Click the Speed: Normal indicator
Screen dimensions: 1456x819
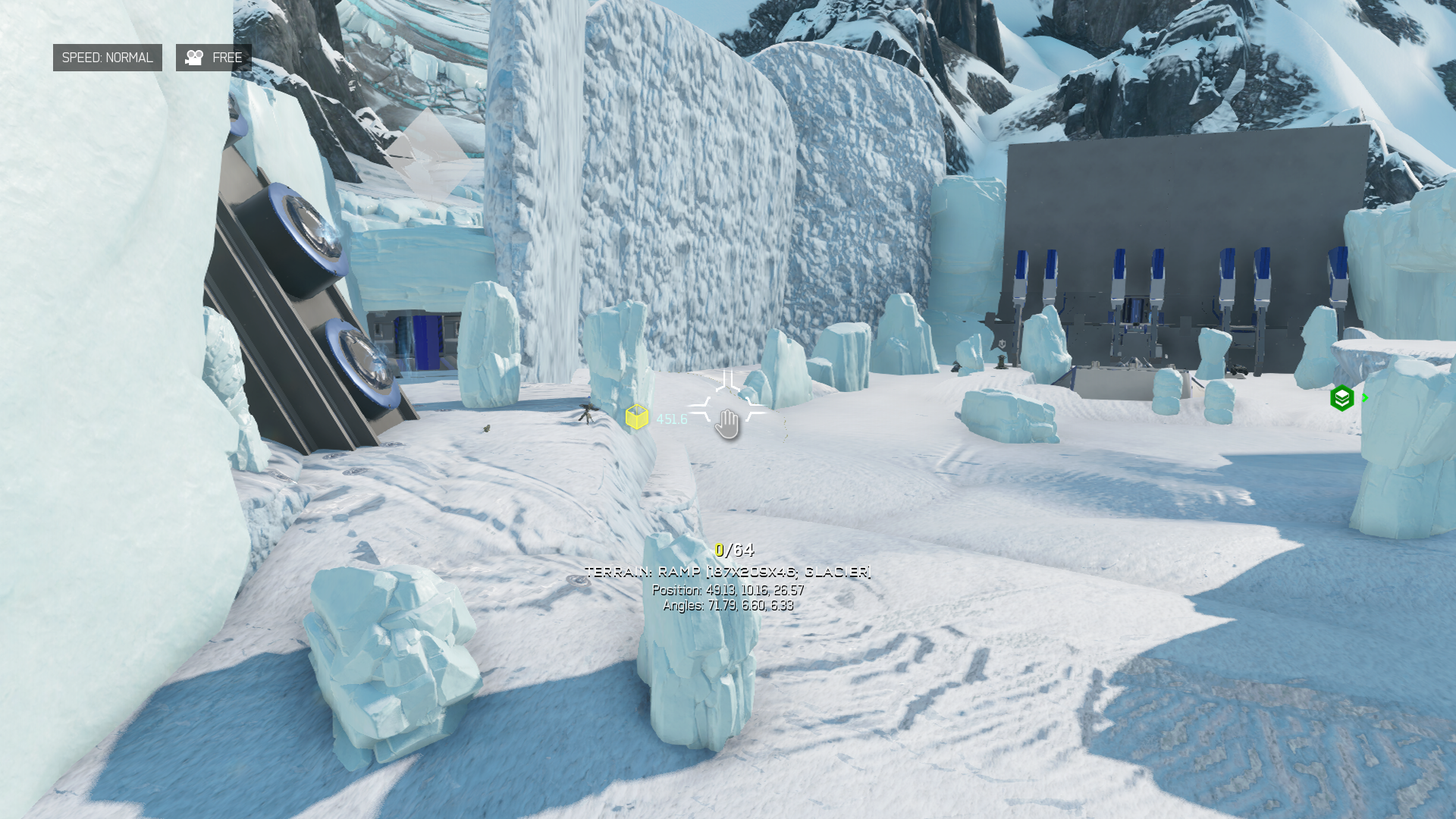107,58
